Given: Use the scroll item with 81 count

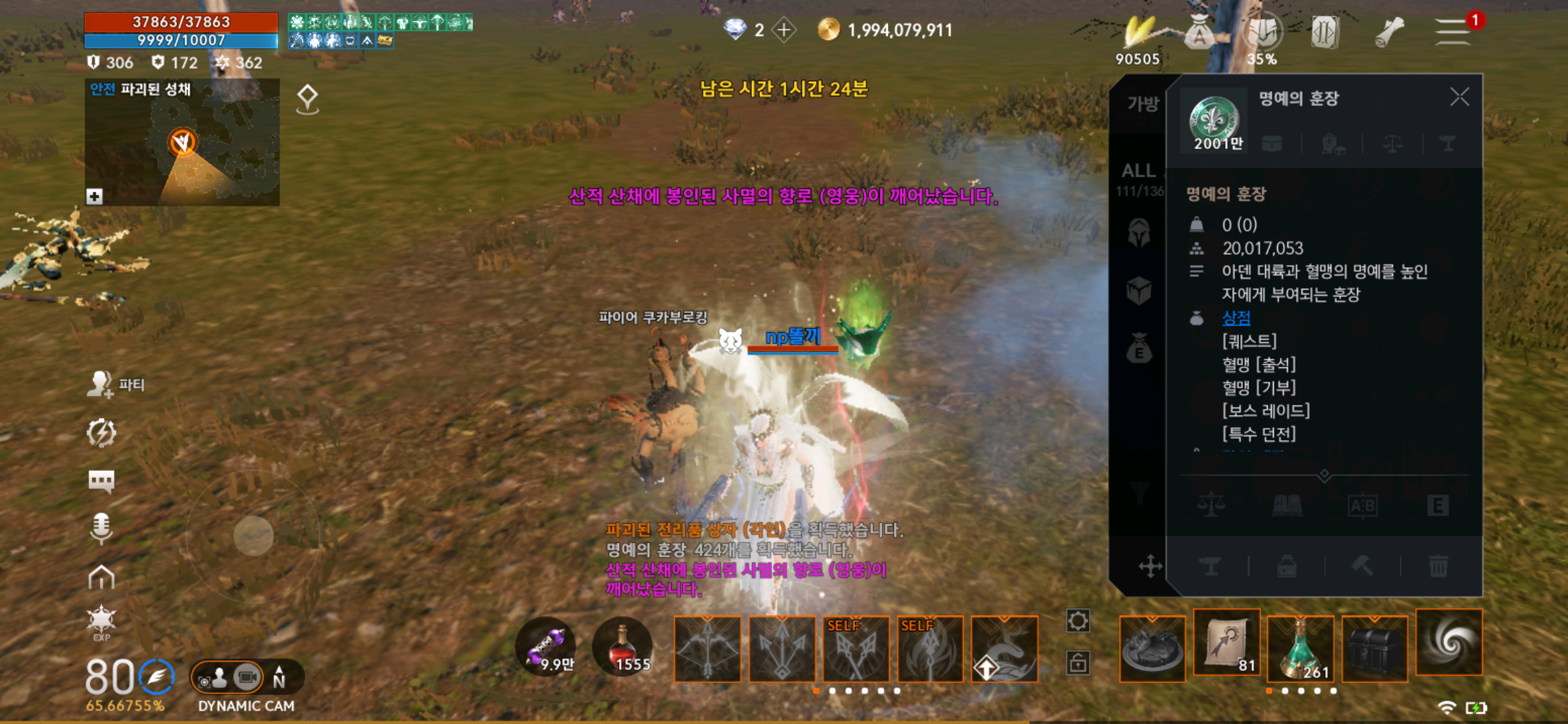Looking at the screenshot, I should [1227, 644].
